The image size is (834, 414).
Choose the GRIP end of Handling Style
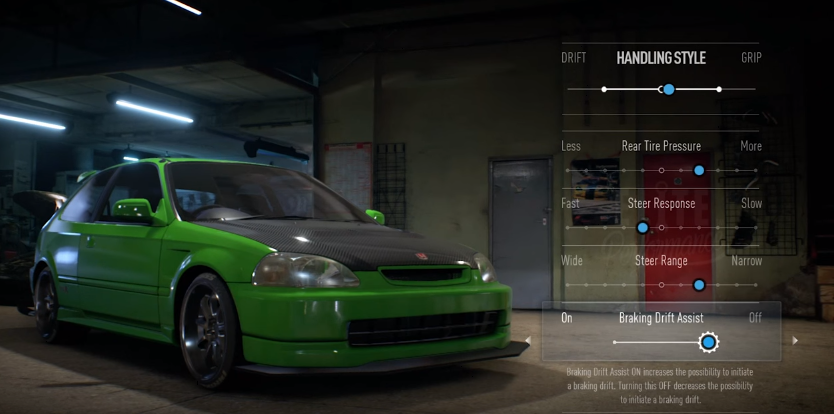click(x=751, y=58)
